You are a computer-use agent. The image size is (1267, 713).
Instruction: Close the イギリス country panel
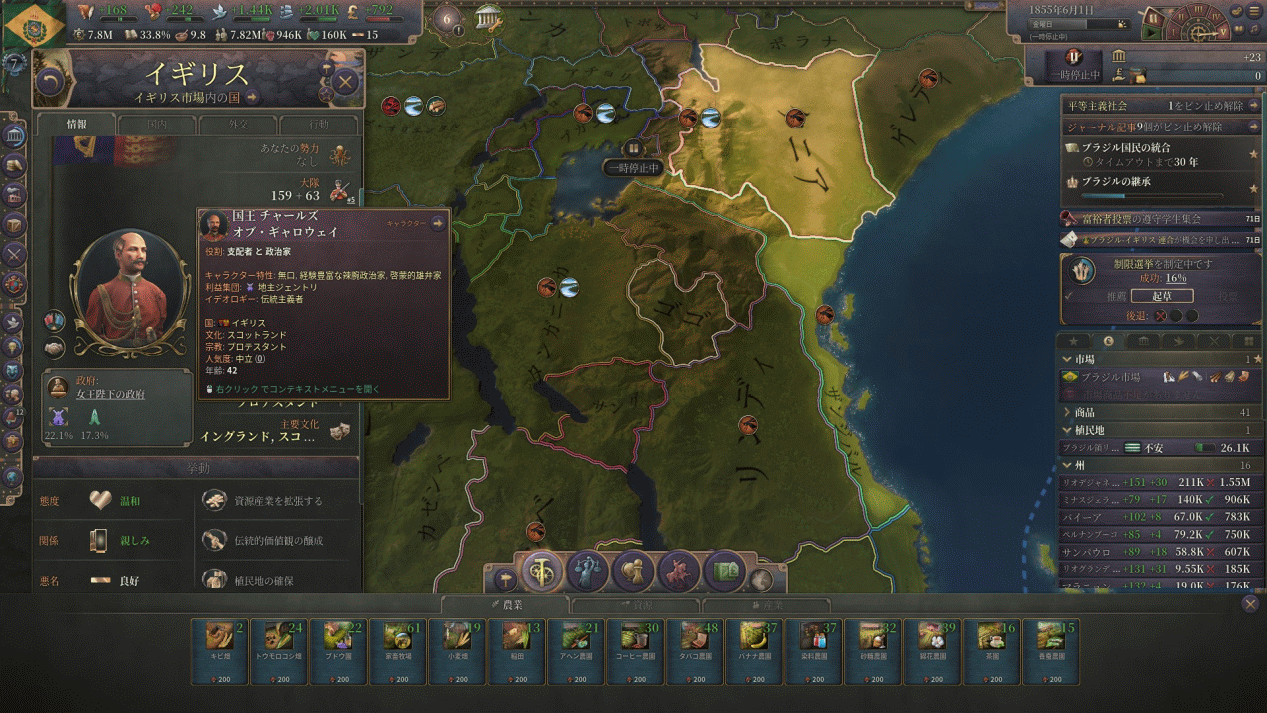tap(345, 82)
